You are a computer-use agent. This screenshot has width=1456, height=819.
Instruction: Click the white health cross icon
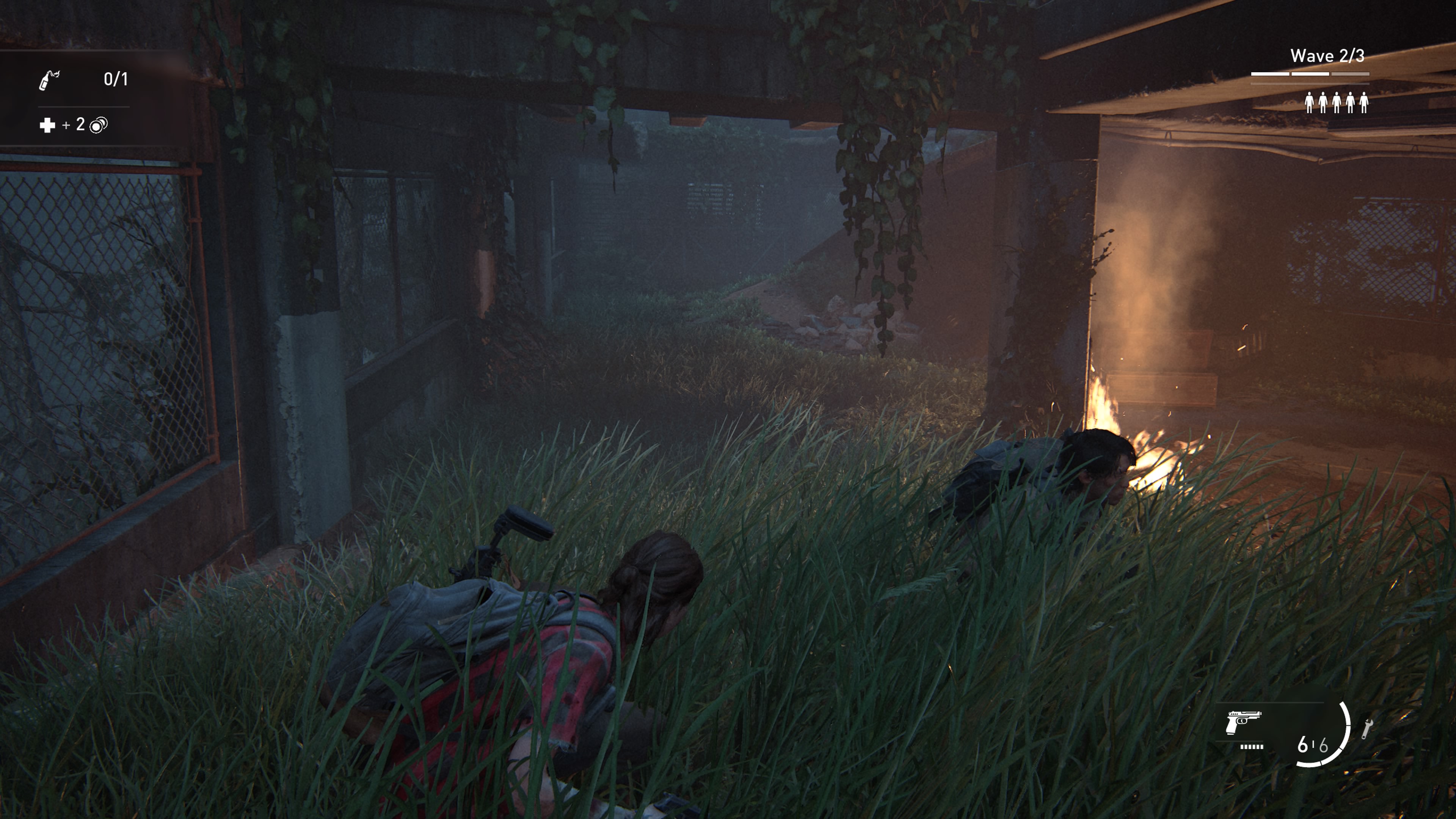[x=47, y=125]
